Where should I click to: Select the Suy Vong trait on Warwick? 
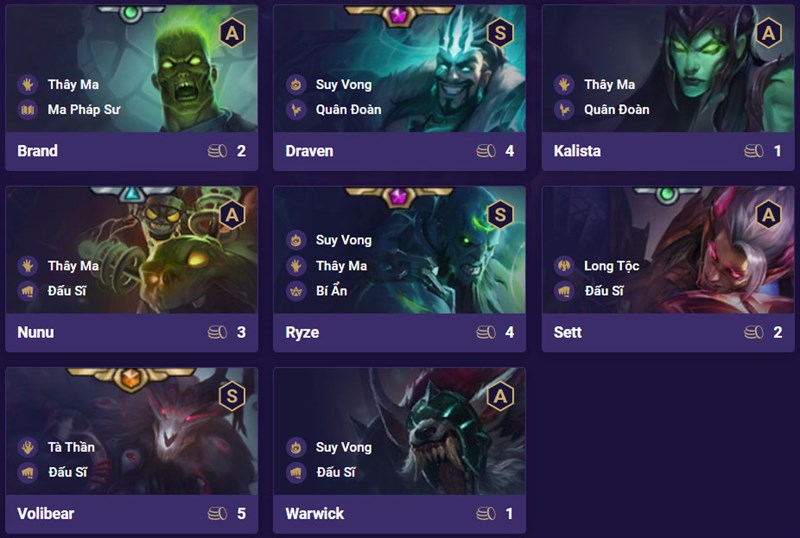(x=343, y=447)
